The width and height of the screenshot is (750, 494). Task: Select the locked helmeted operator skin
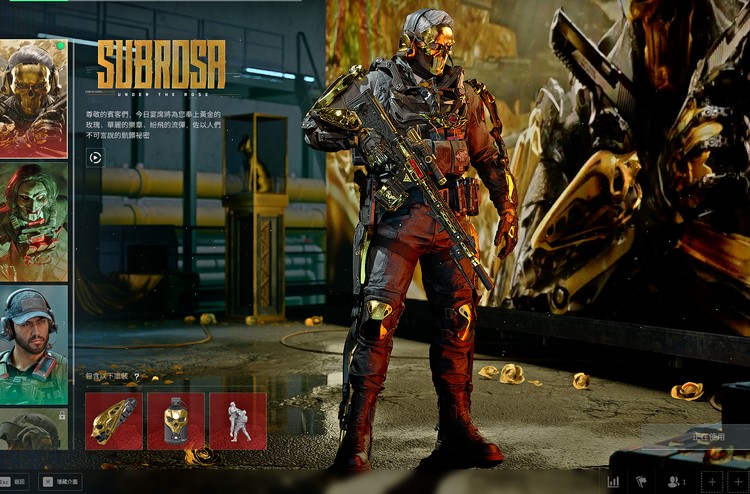pos(33,428)
